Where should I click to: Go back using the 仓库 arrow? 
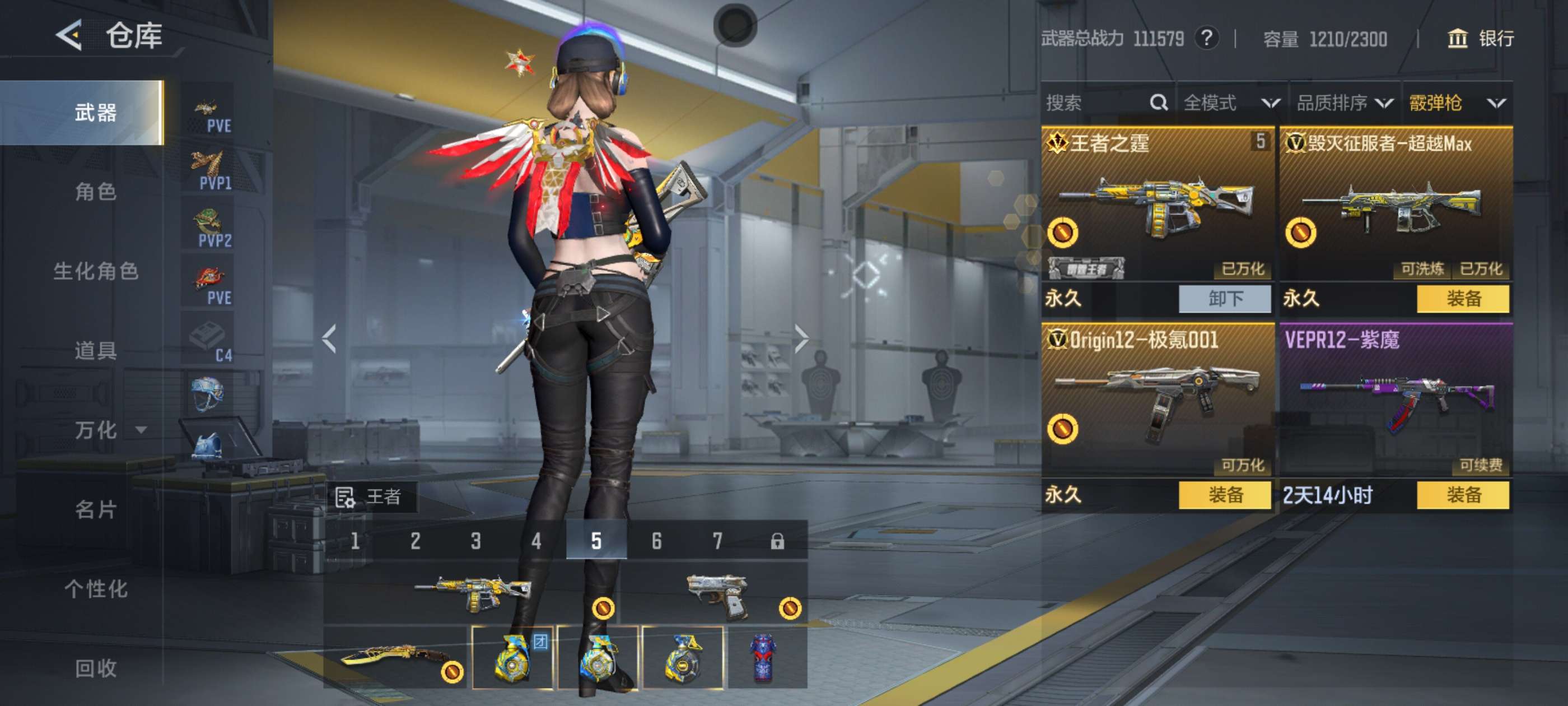pos(69,35)
